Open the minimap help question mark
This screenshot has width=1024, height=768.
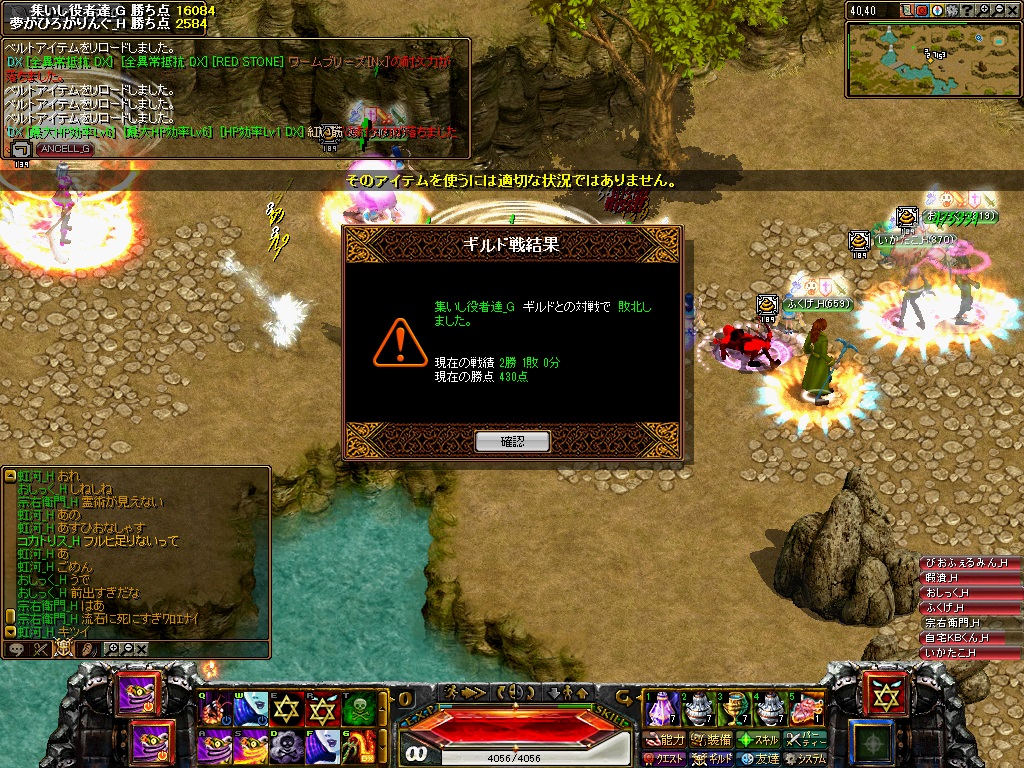pos(966,10)
